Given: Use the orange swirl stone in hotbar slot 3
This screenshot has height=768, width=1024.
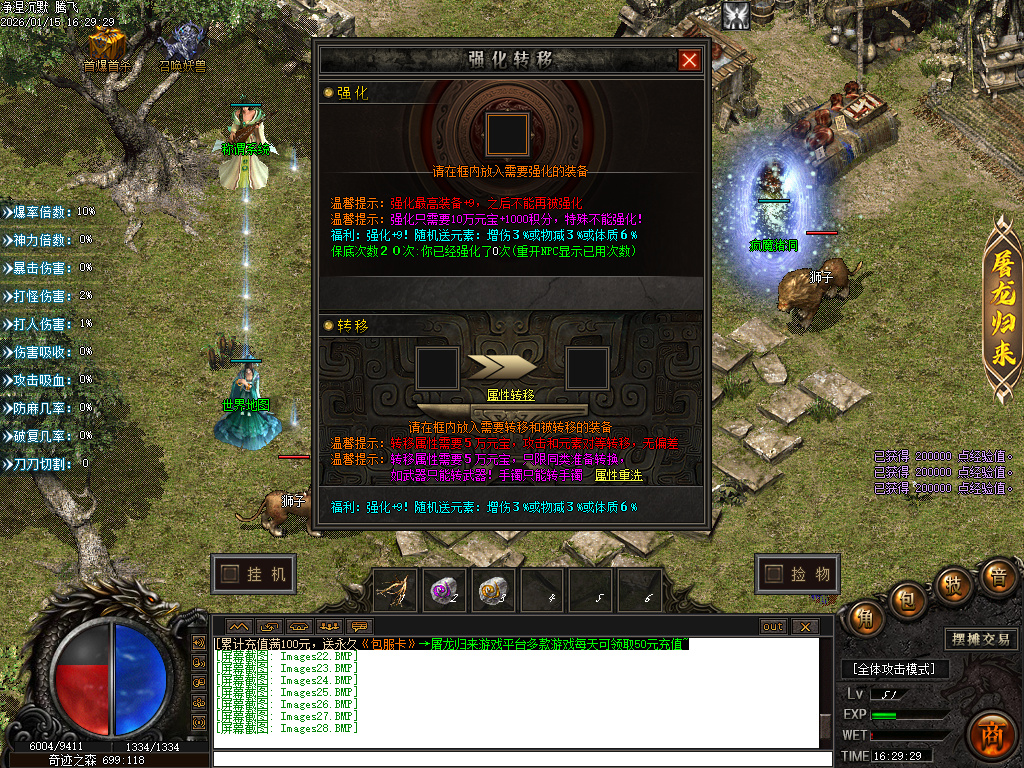Looking at the screenshot, I should point(491,591).
